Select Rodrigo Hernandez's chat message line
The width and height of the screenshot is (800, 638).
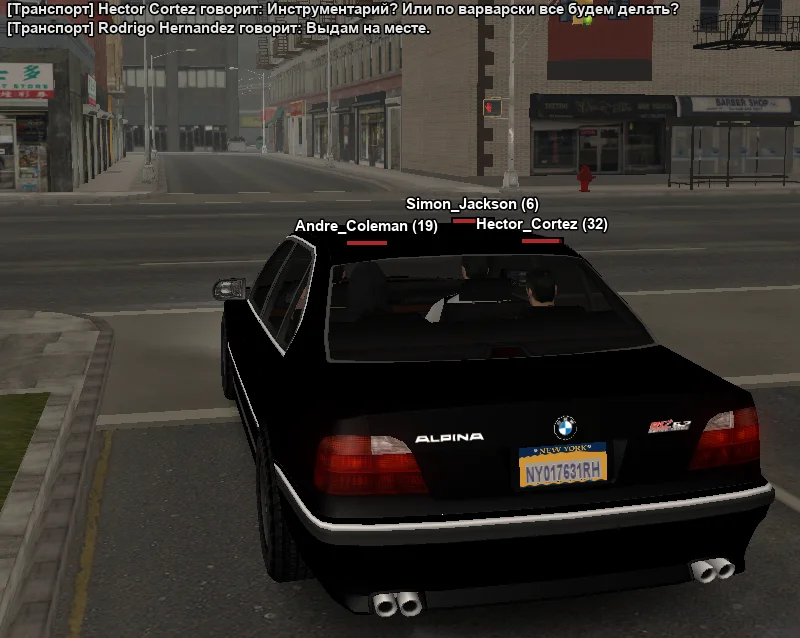point(219,28)
